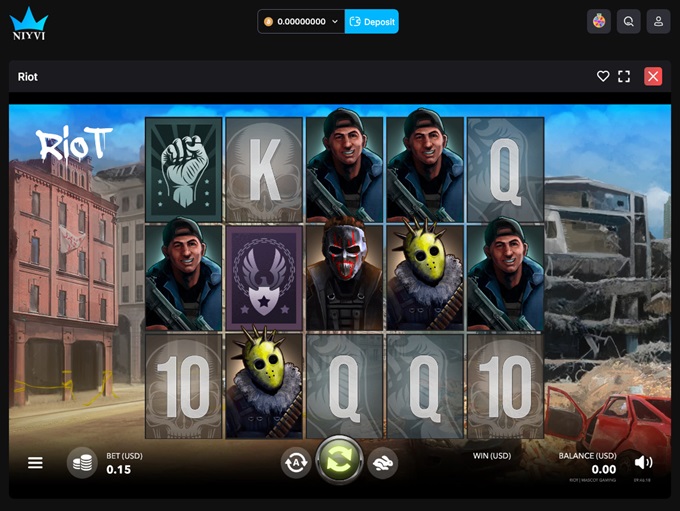The image size is (680, 511).
Task: Spin the reels with the green button
Action: (339, 461)
